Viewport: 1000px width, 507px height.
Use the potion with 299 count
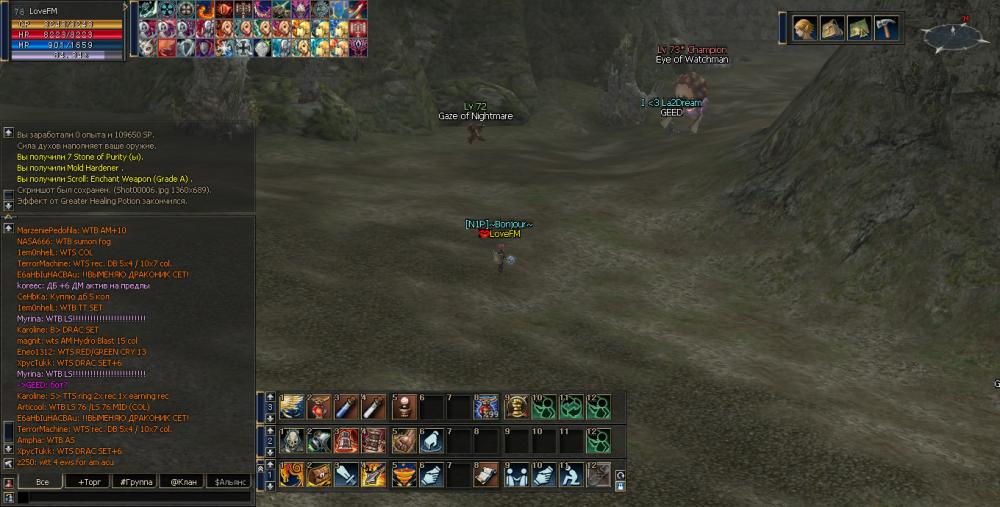(x=487, y=406)
